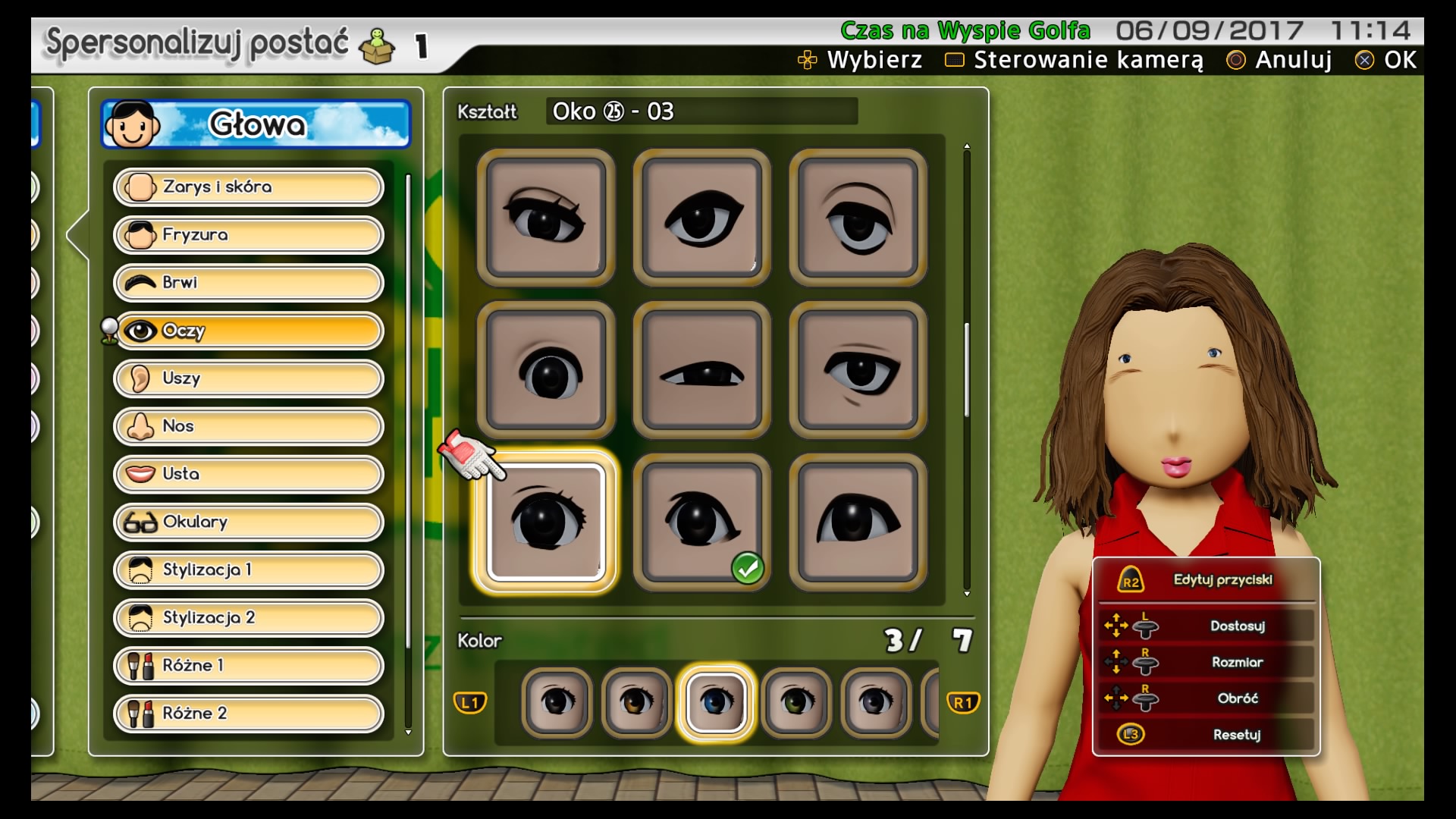The width and height of the screenshot is (1456, 819).
Task: Select the narrow squinting eye shape
Action: click(701, 370)
